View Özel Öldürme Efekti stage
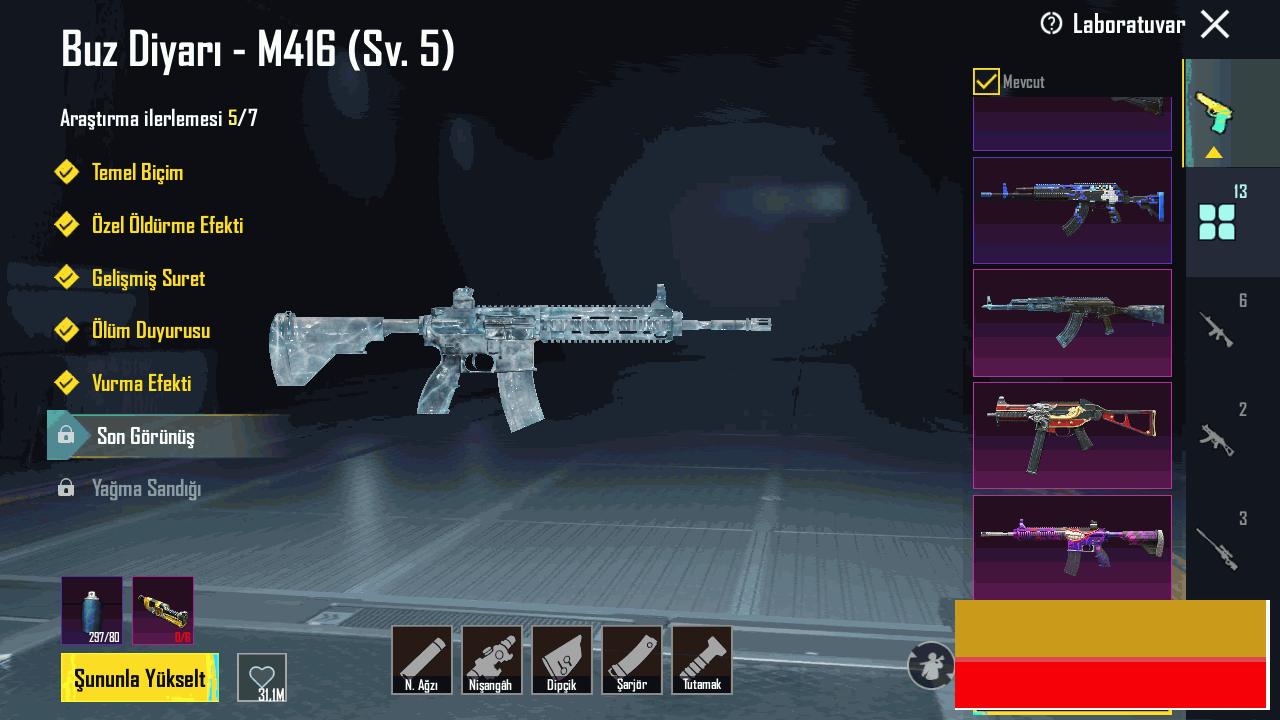Image resolution: width=1280 pixels, height=720 pixels. coord(167,225)
